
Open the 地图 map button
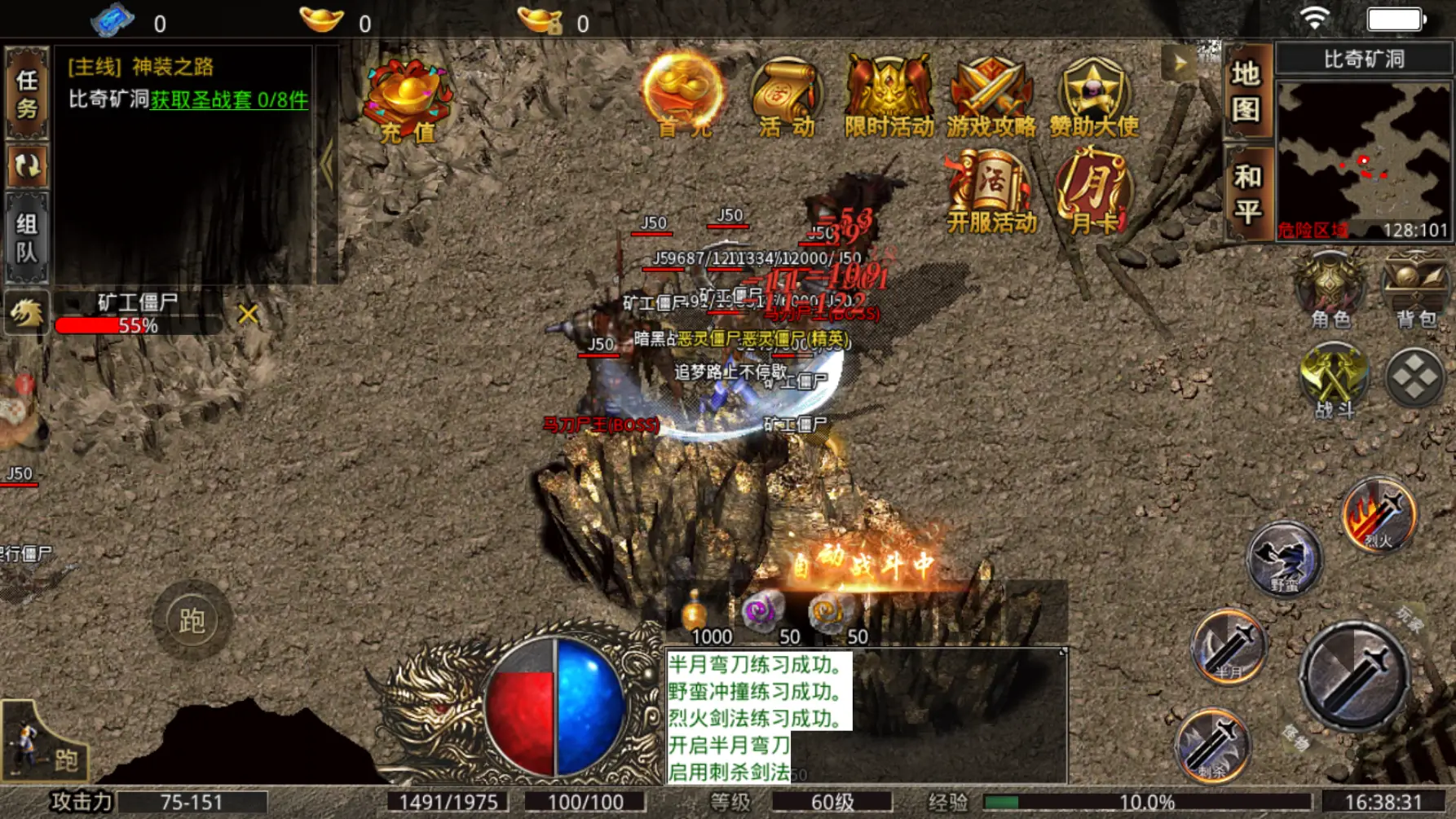click(x=1247, y=91)
